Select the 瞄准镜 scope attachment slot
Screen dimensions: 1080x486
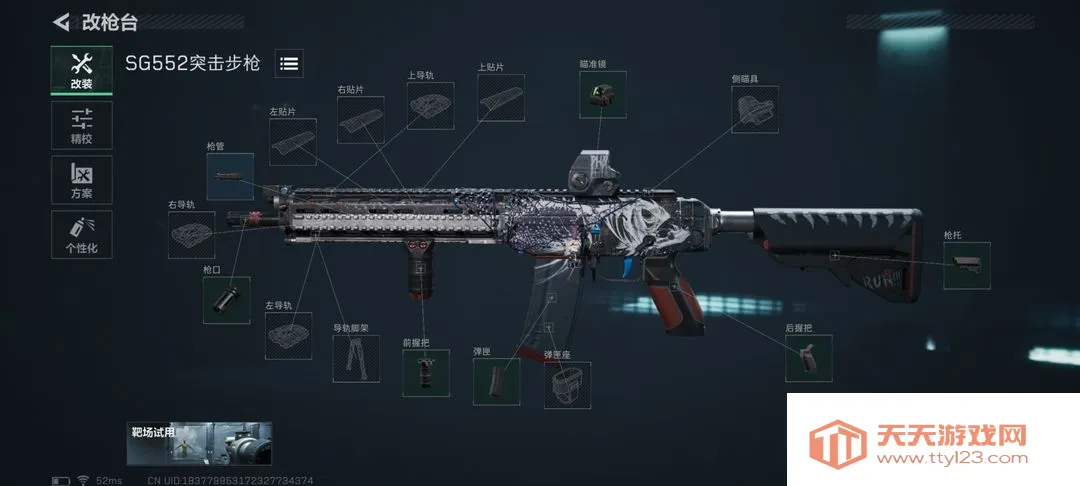(x=603, y=95)
